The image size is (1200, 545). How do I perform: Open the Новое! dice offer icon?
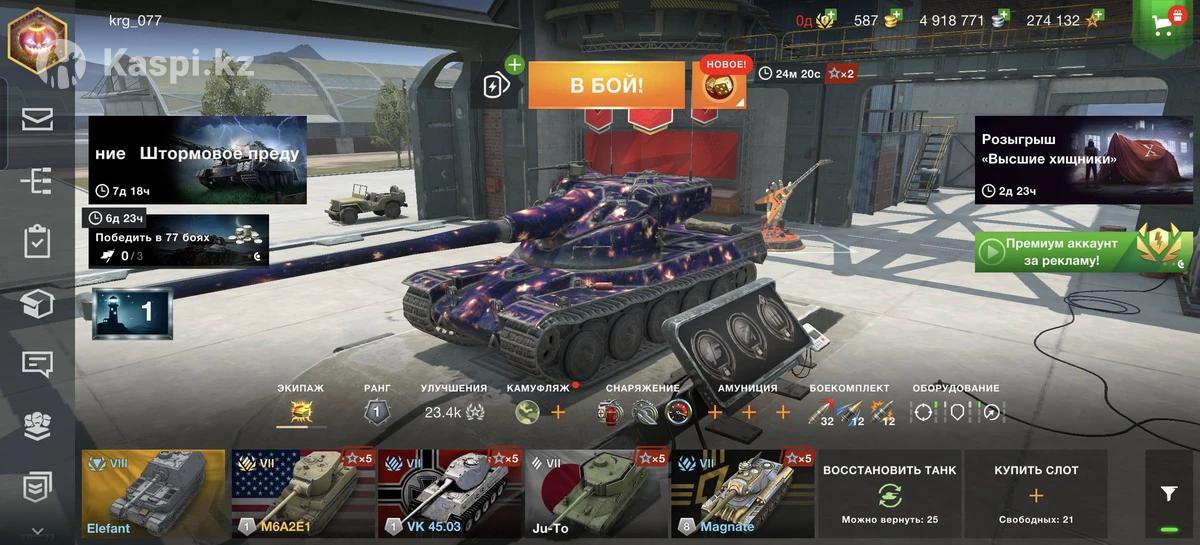719,86
